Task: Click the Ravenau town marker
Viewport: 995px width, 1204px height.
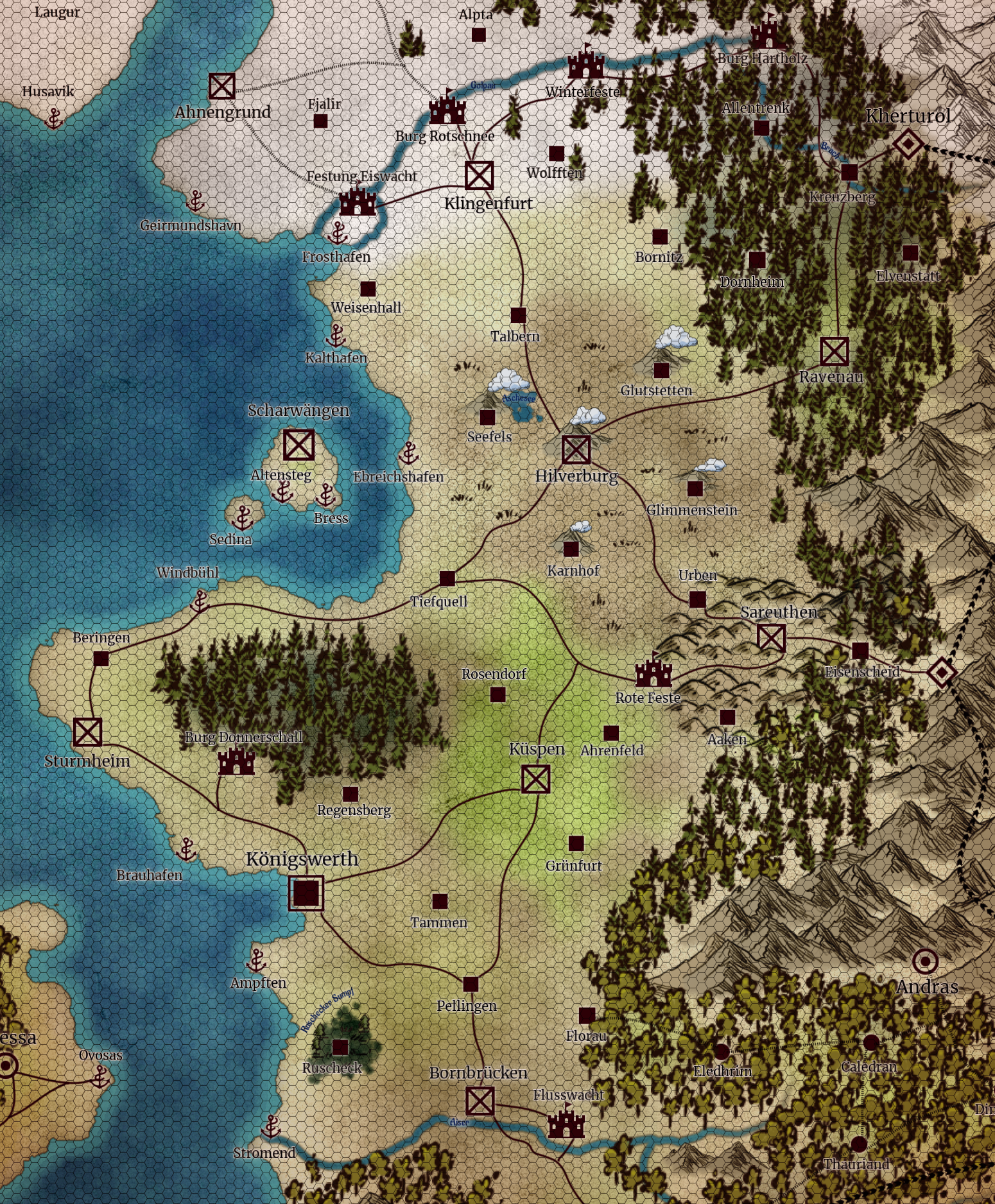Action: tap(835, 351)
